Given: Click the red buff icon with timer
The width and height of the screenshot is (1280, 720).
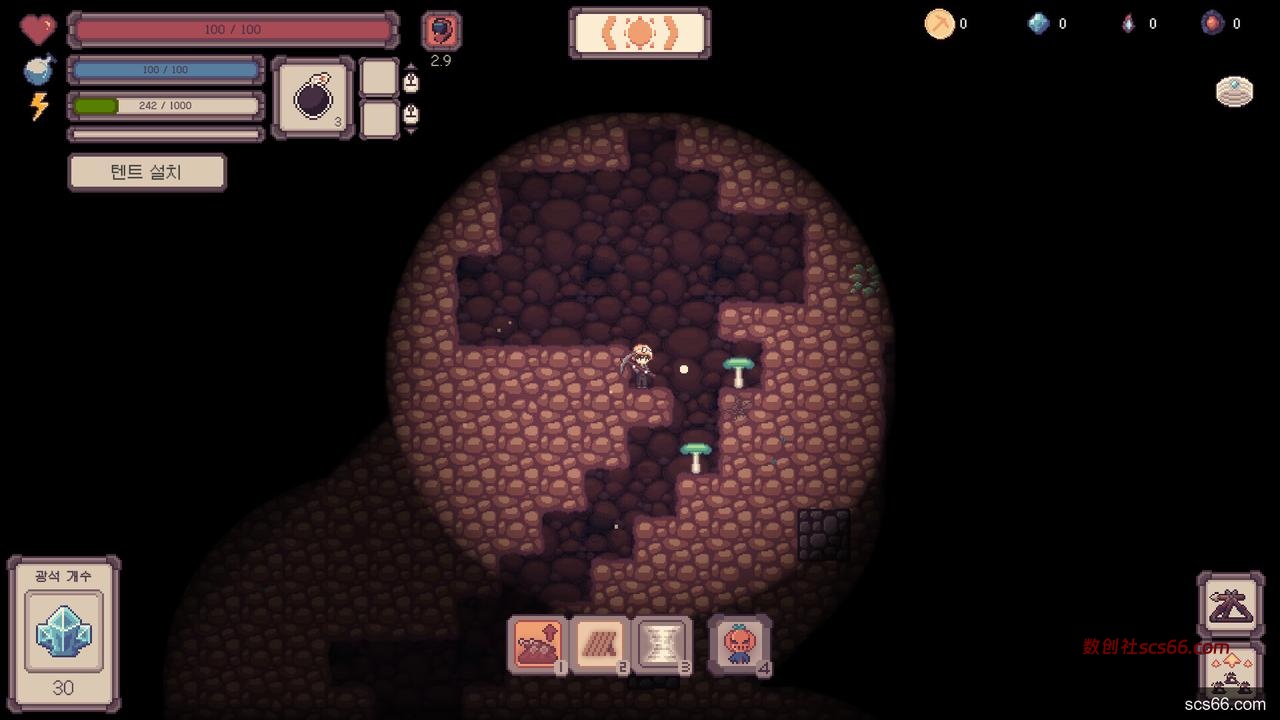Looking at the screenshot, I should pos(441,31).
